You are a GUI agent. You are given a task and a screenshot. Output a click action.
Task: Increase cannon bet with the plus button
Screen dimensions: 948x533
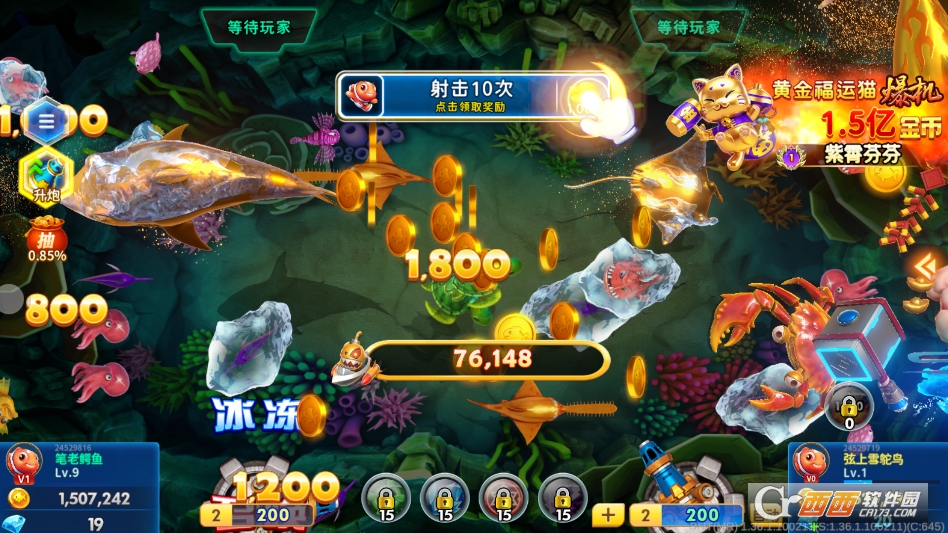coord(608,515)
